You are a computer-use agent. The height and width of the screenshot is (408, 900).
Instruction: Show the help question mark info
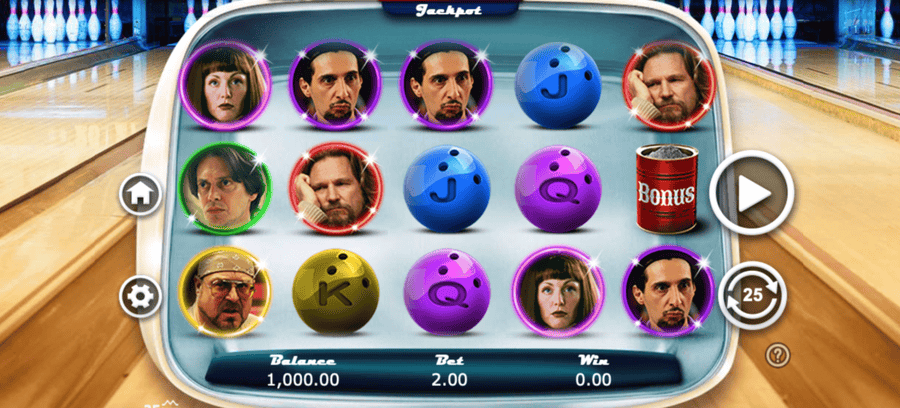776,353
